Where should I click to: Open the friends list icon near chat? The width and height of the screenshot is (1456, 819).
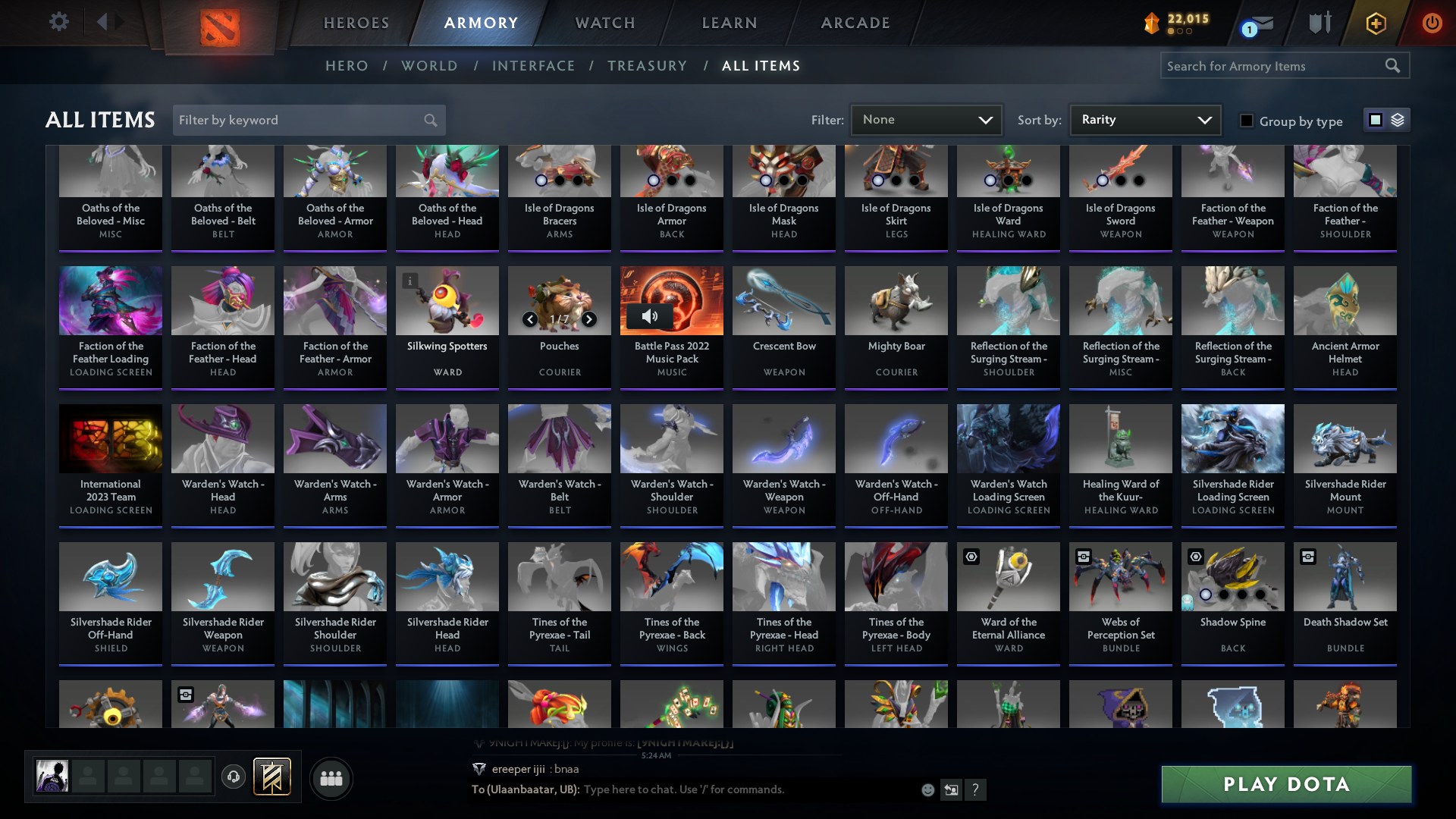tap(331, 778)
